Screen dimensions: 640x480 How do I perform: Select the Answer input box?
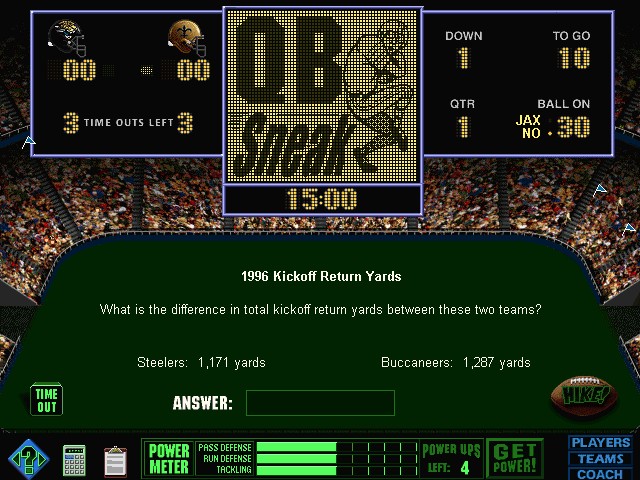tap(320, 403)
